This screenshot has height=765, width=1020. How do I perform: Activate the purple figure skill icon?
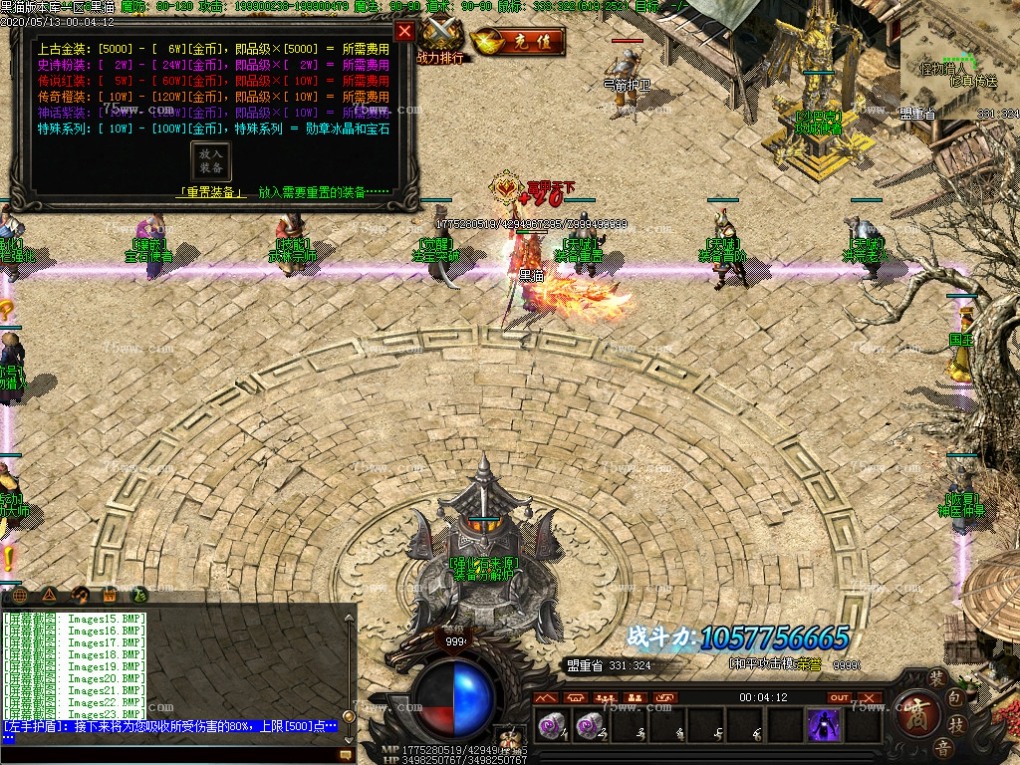coord(823,725)
